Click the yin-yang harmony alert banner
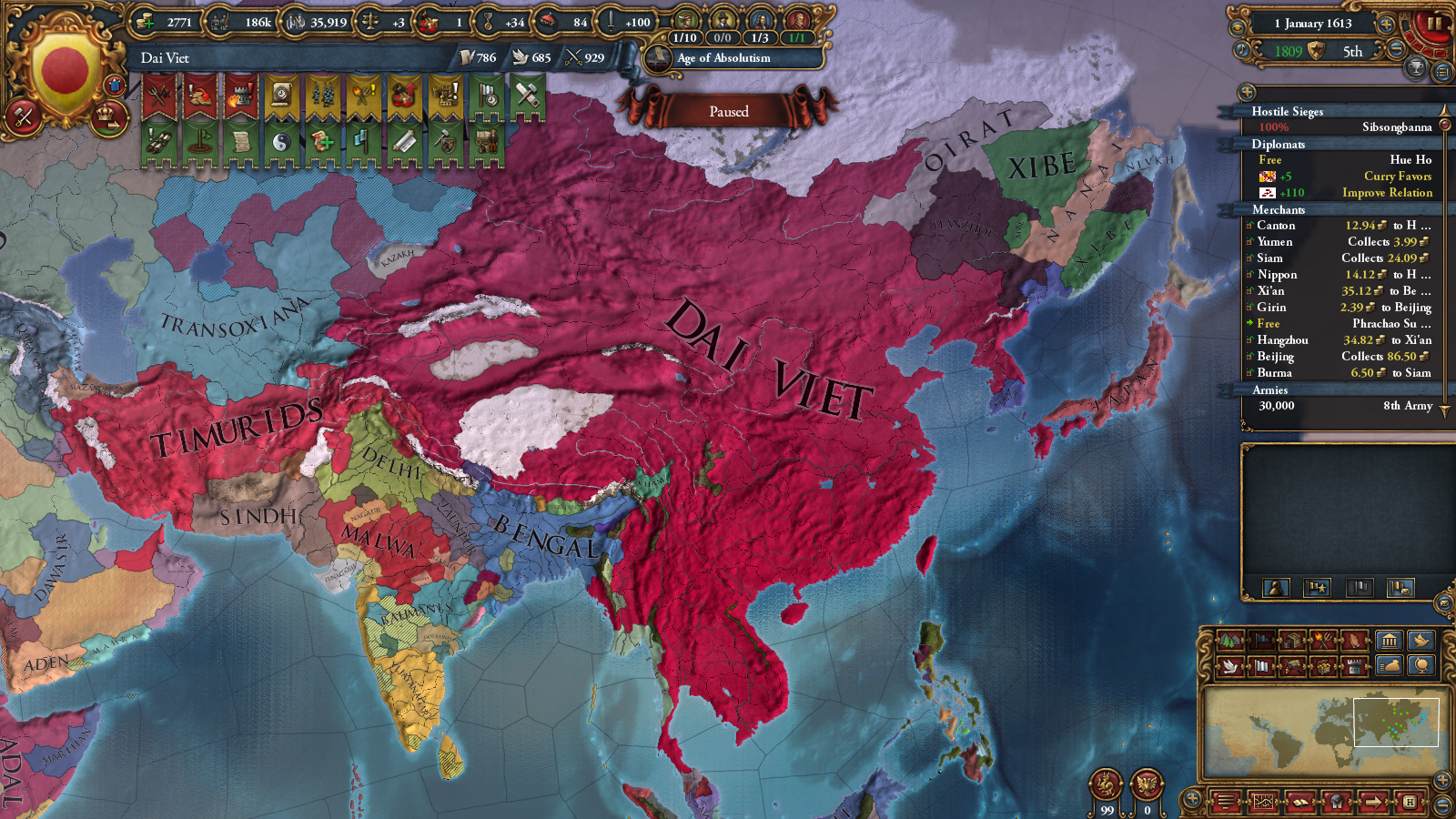The height and width of the screenshot is (819, 1456). point(280,142)
